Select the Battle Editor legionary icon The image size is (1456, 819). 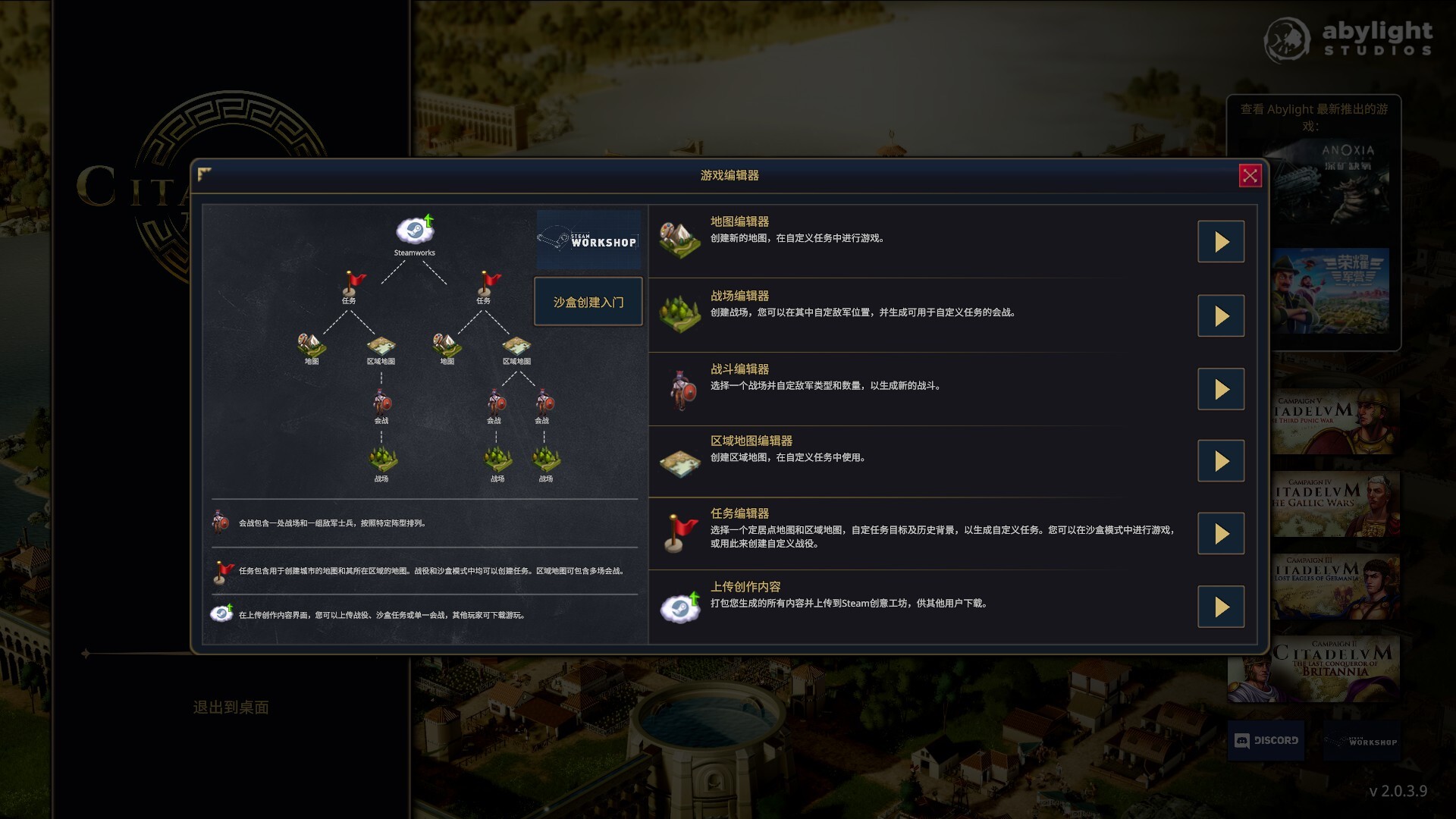(680, 389)
